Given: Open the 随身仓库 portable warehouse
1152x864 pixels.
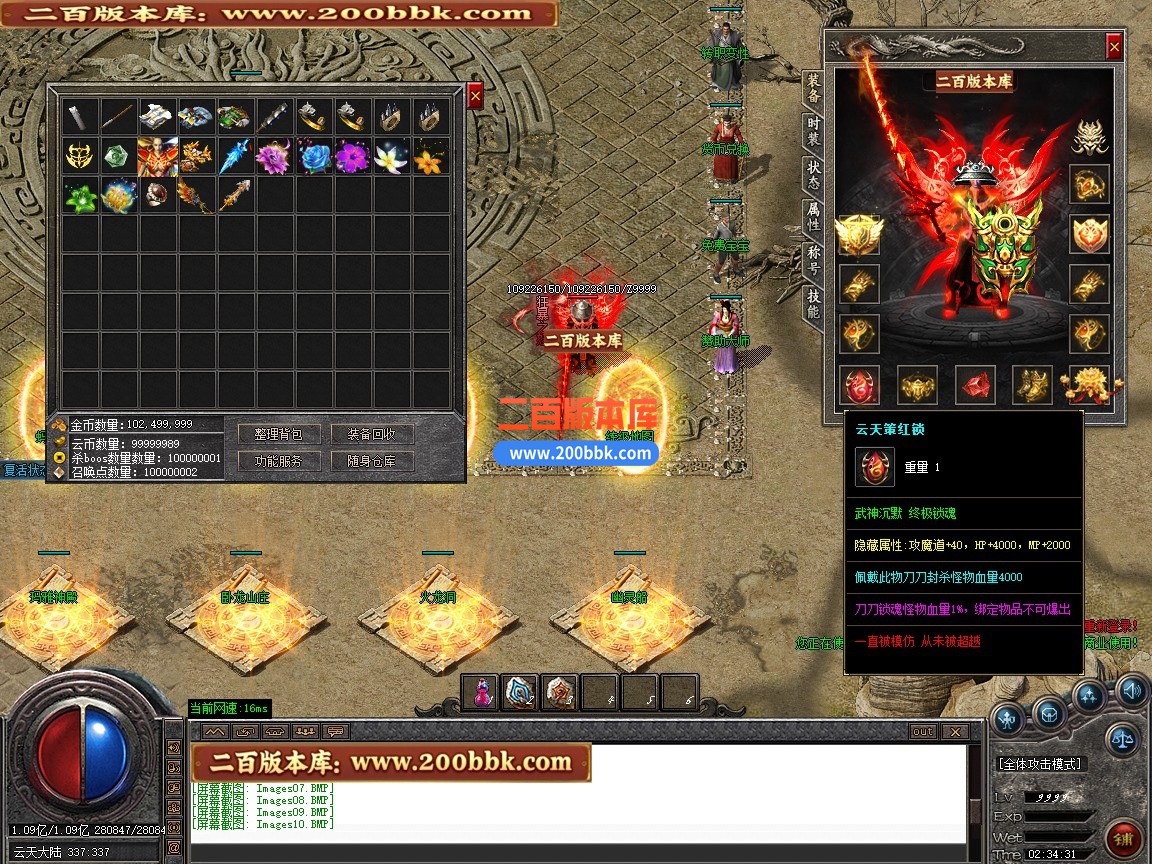Looking at the screenshot, I should (x=372, y=461).
